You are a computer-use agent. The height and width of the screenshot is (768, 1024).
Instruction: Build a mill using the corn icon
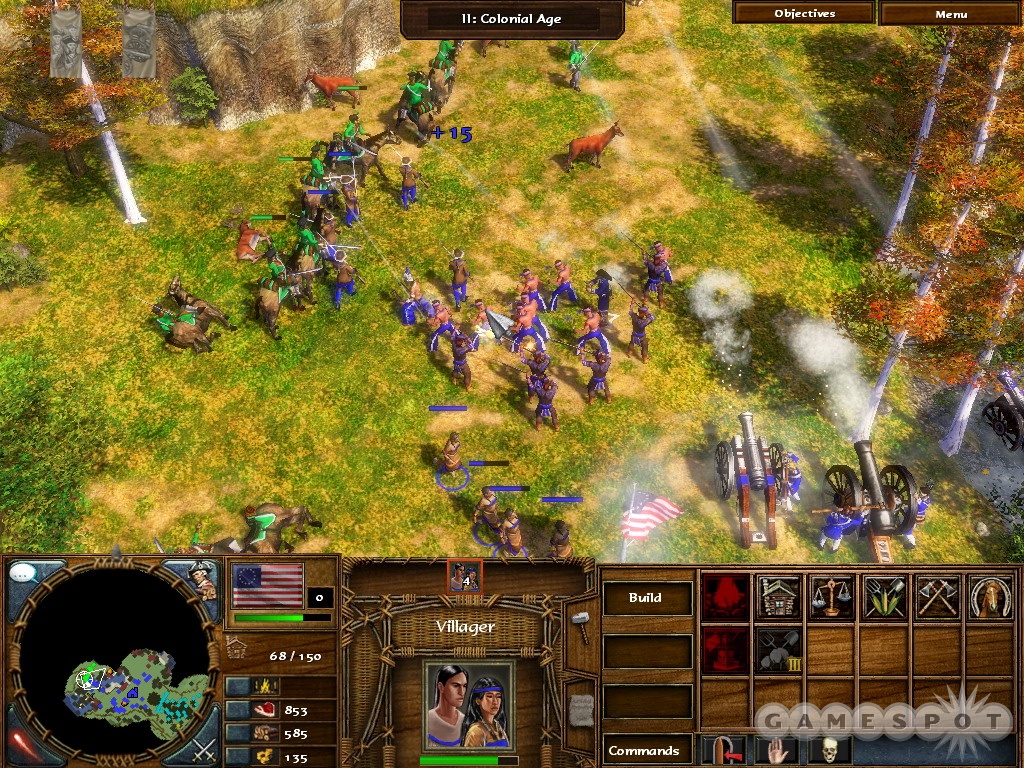click(883, 597)
